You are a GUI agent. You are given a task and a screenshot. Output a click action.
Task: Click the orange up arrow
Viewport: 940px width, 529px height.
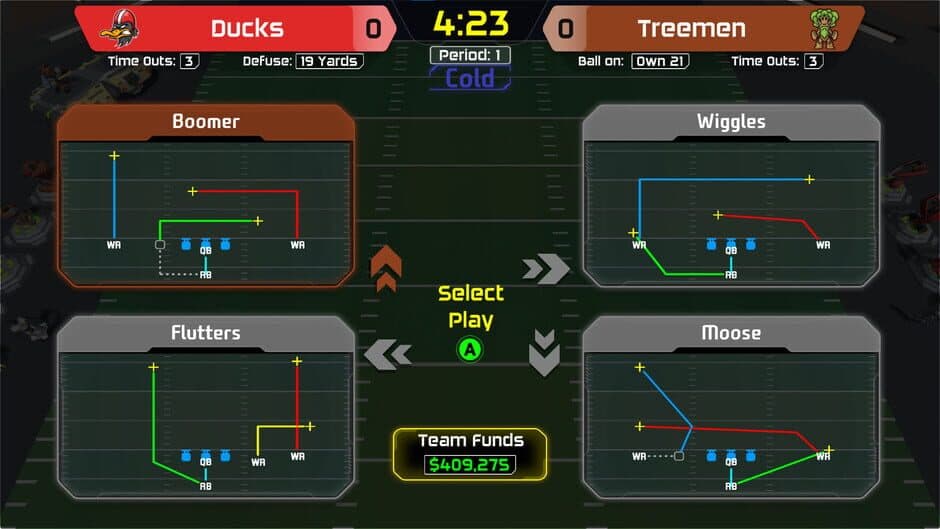386,268
